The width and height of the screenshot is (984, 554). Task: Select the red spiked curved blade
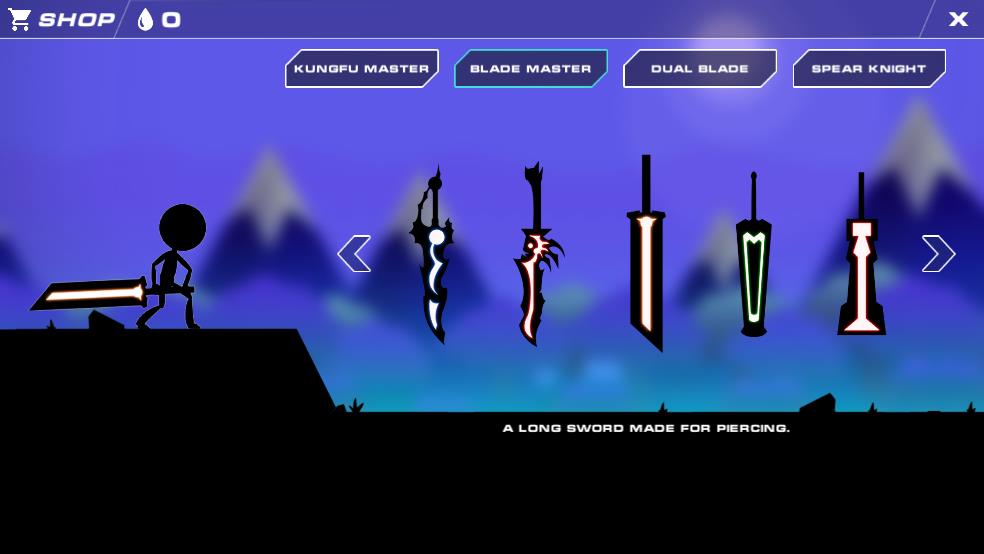536,258
